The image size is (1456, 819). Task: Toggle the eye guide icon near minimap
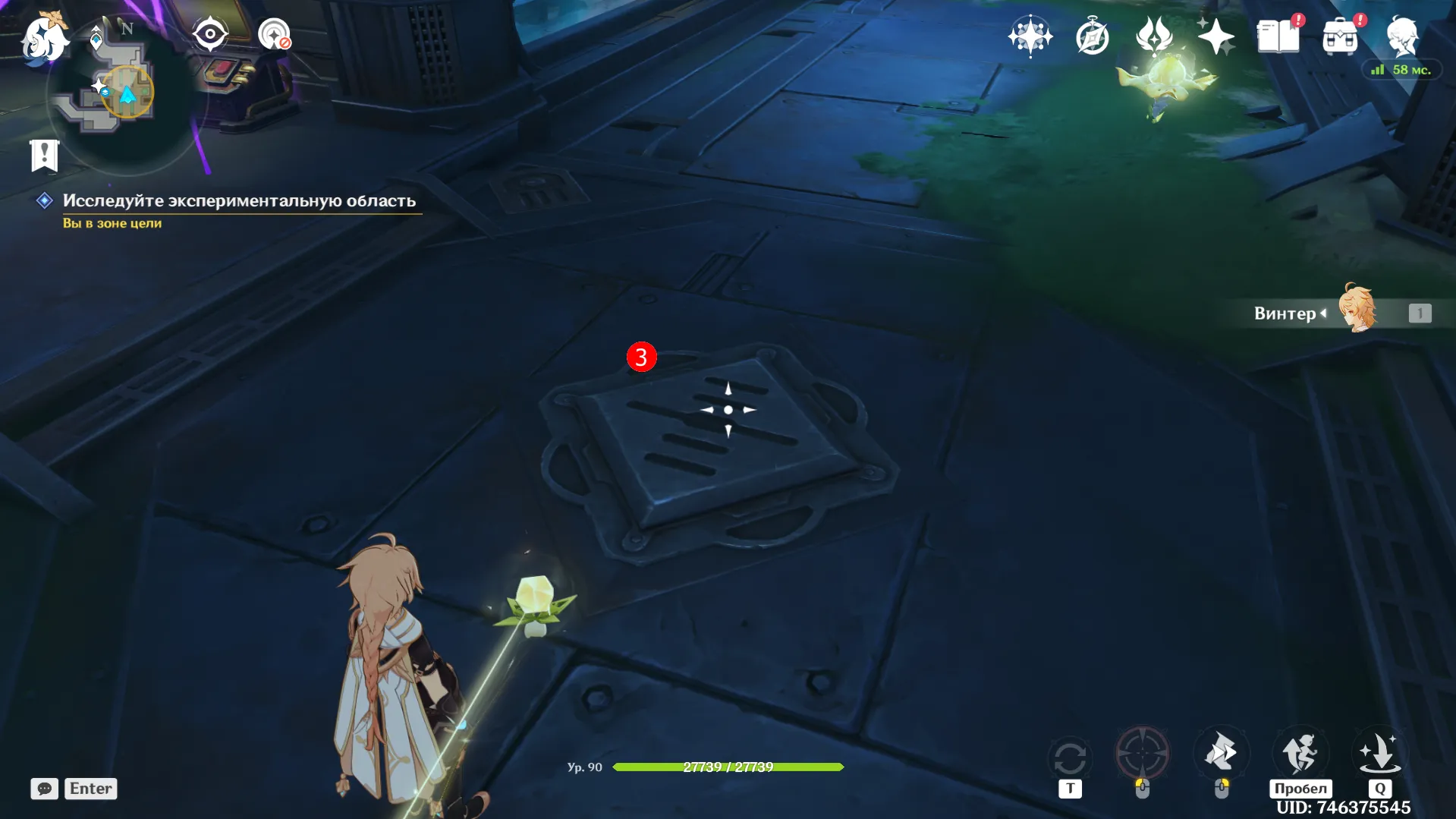(209, 33)
